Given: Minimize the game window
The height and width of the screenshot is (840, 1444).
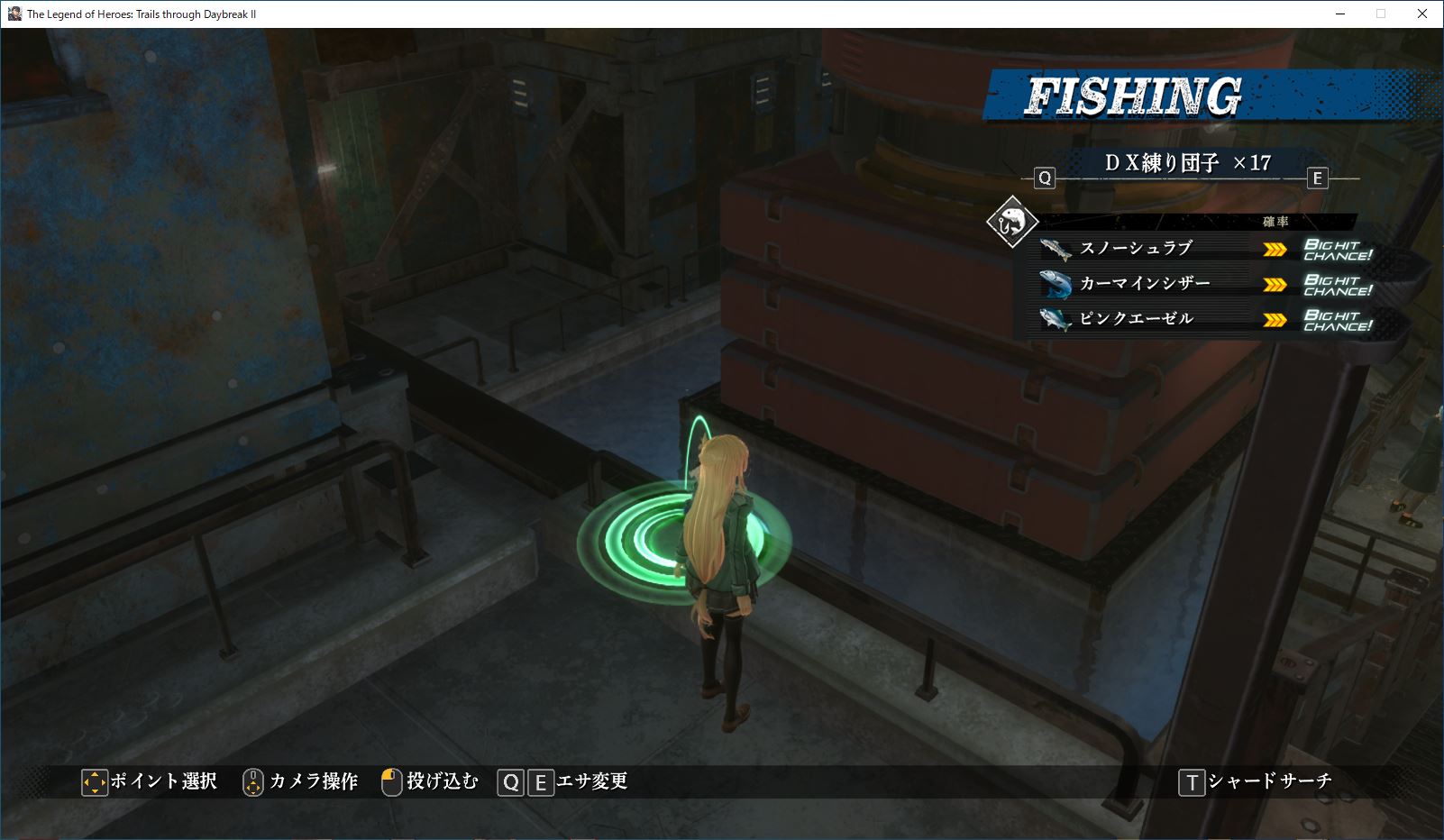Looking at the screenshot, I should (x=1339, y=14).
